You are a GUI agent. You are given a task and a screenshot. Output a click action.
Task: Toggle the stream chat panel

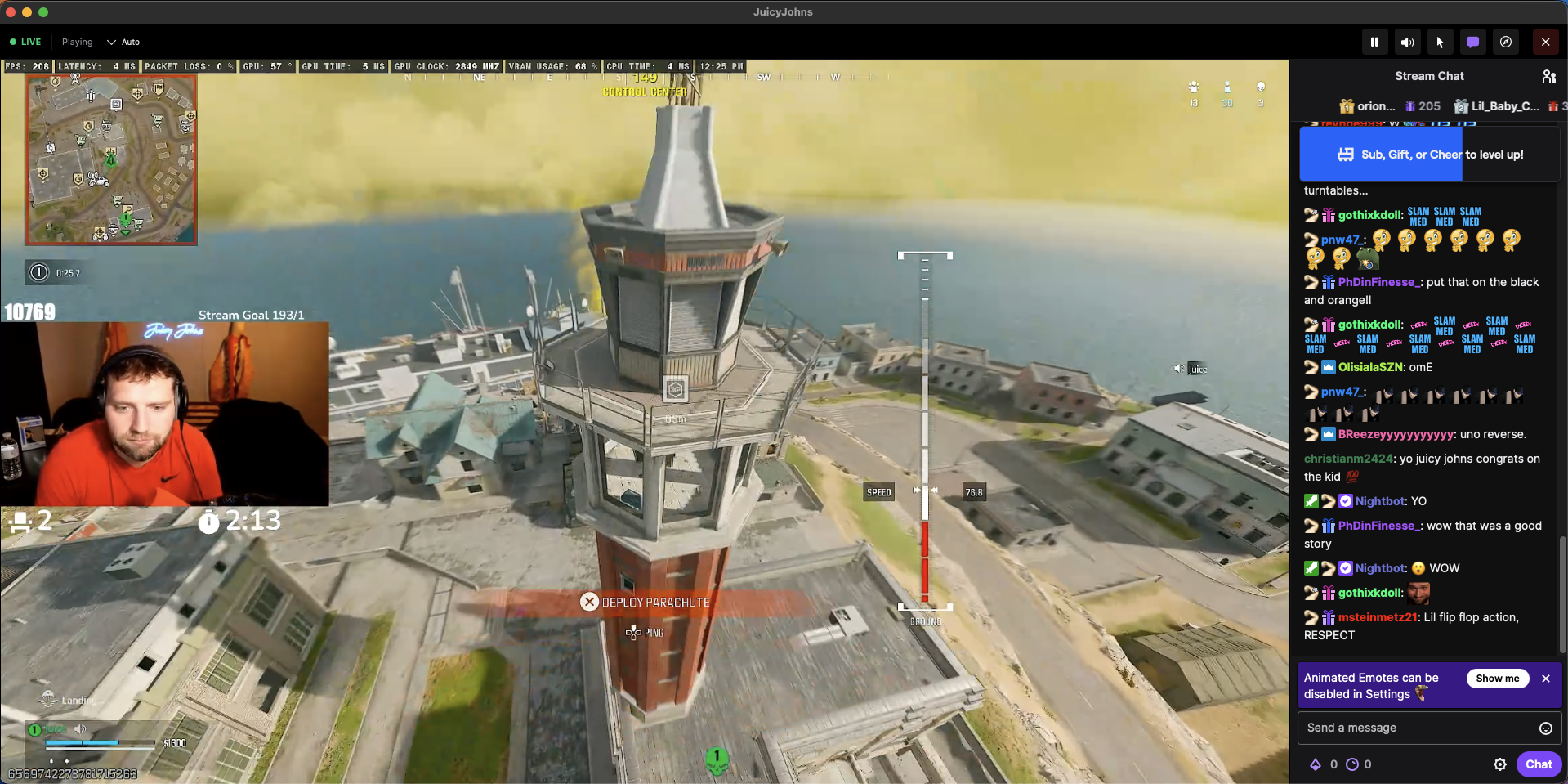(1472, 42)
